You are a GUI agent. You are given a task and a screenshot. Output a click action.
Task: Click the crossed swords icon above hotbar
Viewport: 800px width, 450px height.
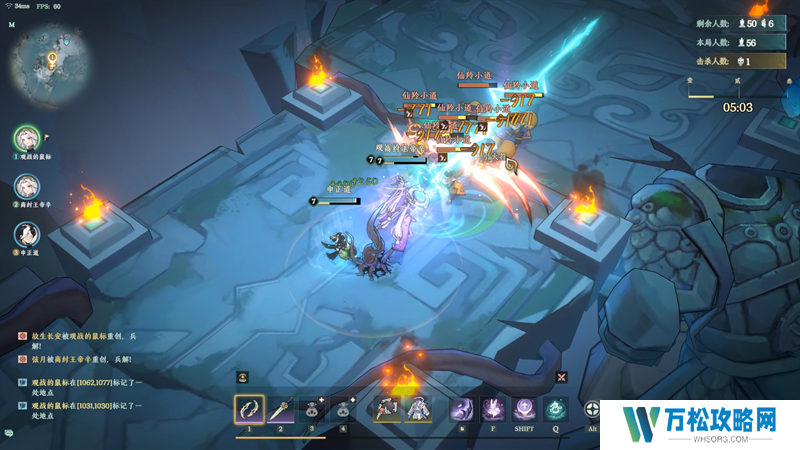(562, 377)
